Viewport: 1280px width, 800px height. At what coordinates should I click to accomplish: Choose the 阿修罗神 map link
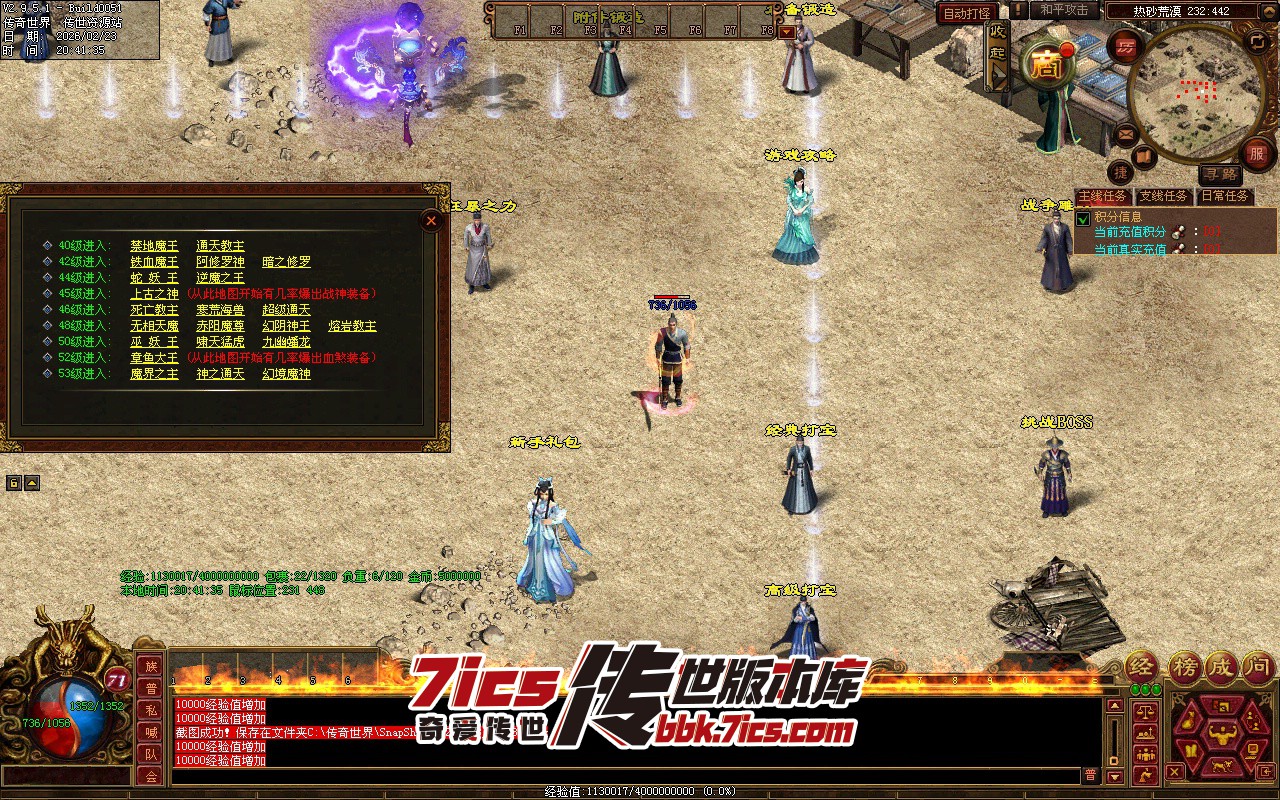click(220, 262)
